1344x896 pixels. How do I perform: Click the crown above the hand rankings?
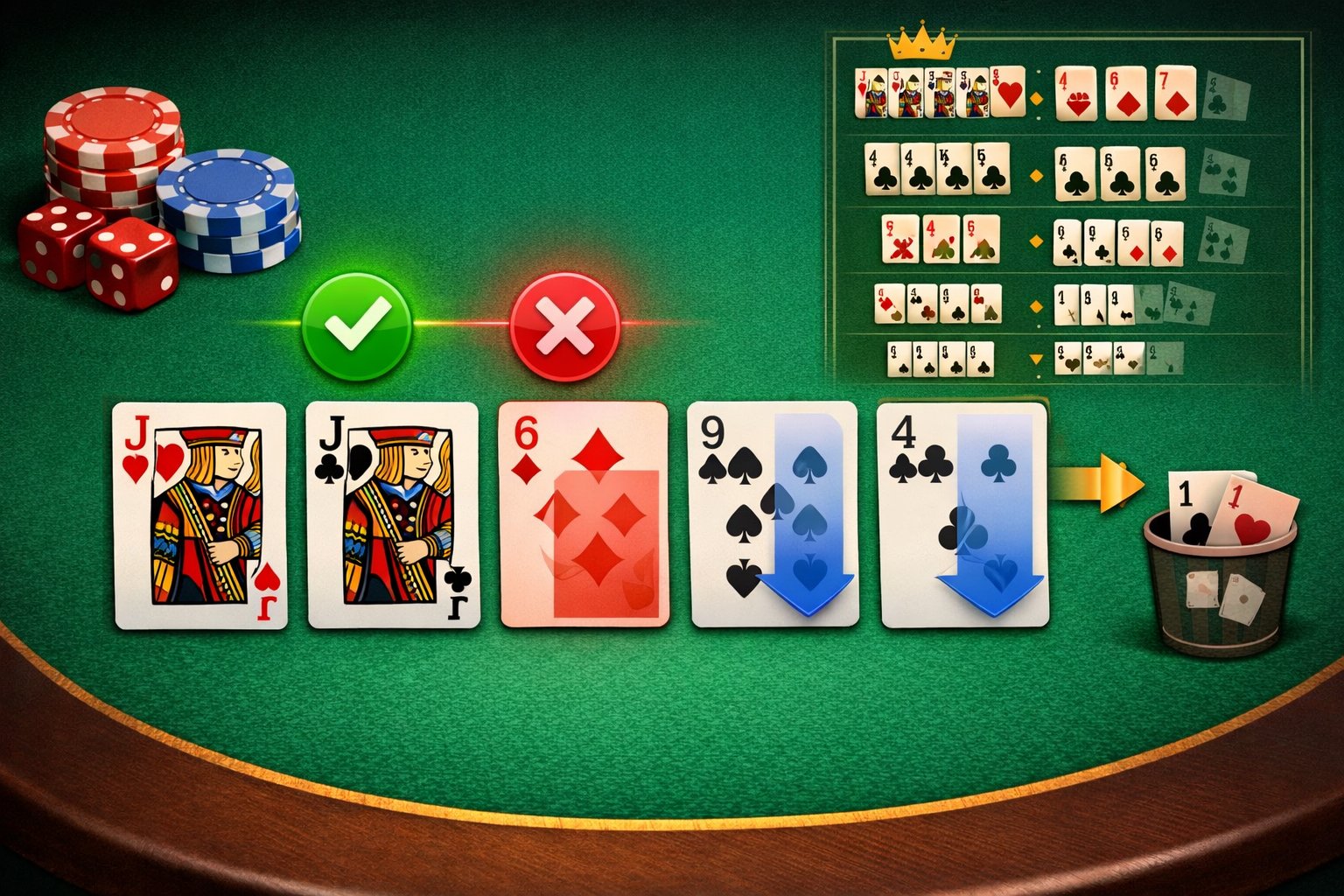tap(921, 38)
